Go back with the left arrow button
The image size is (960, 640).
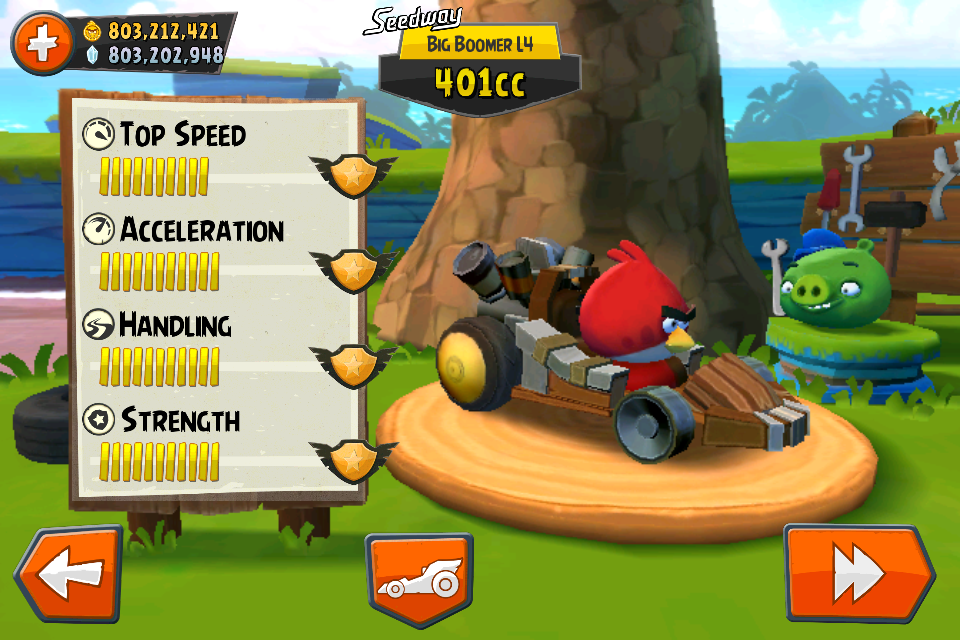click(x=68, y=574)
